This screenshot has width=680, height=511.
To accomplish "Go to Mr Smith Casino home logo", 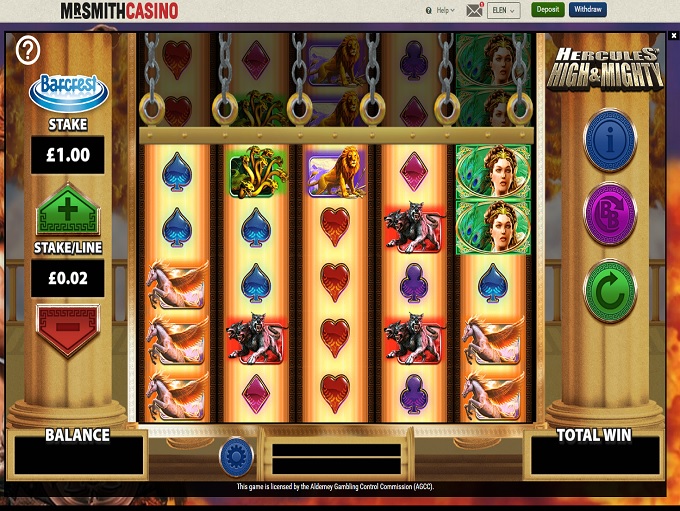I will pyautogui.click(x=119, y=11).
